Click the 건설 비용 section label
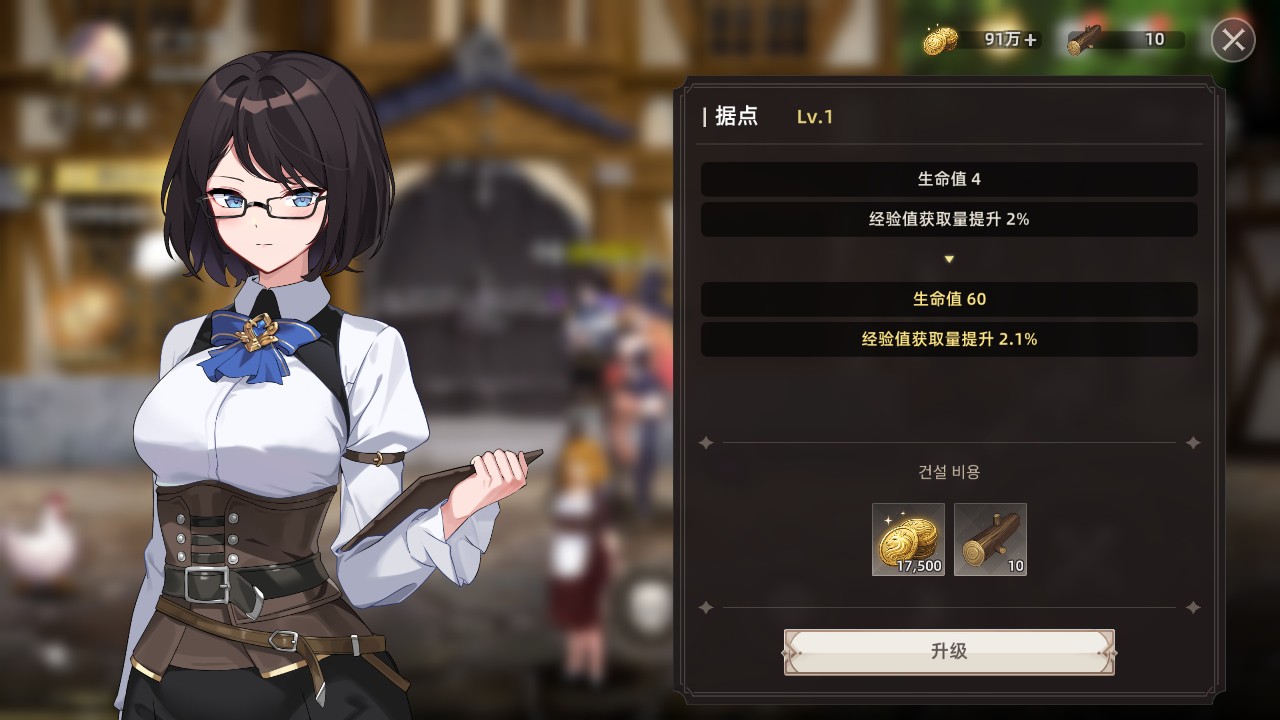This screenshot has width=1280, height=720. (948, 471)
